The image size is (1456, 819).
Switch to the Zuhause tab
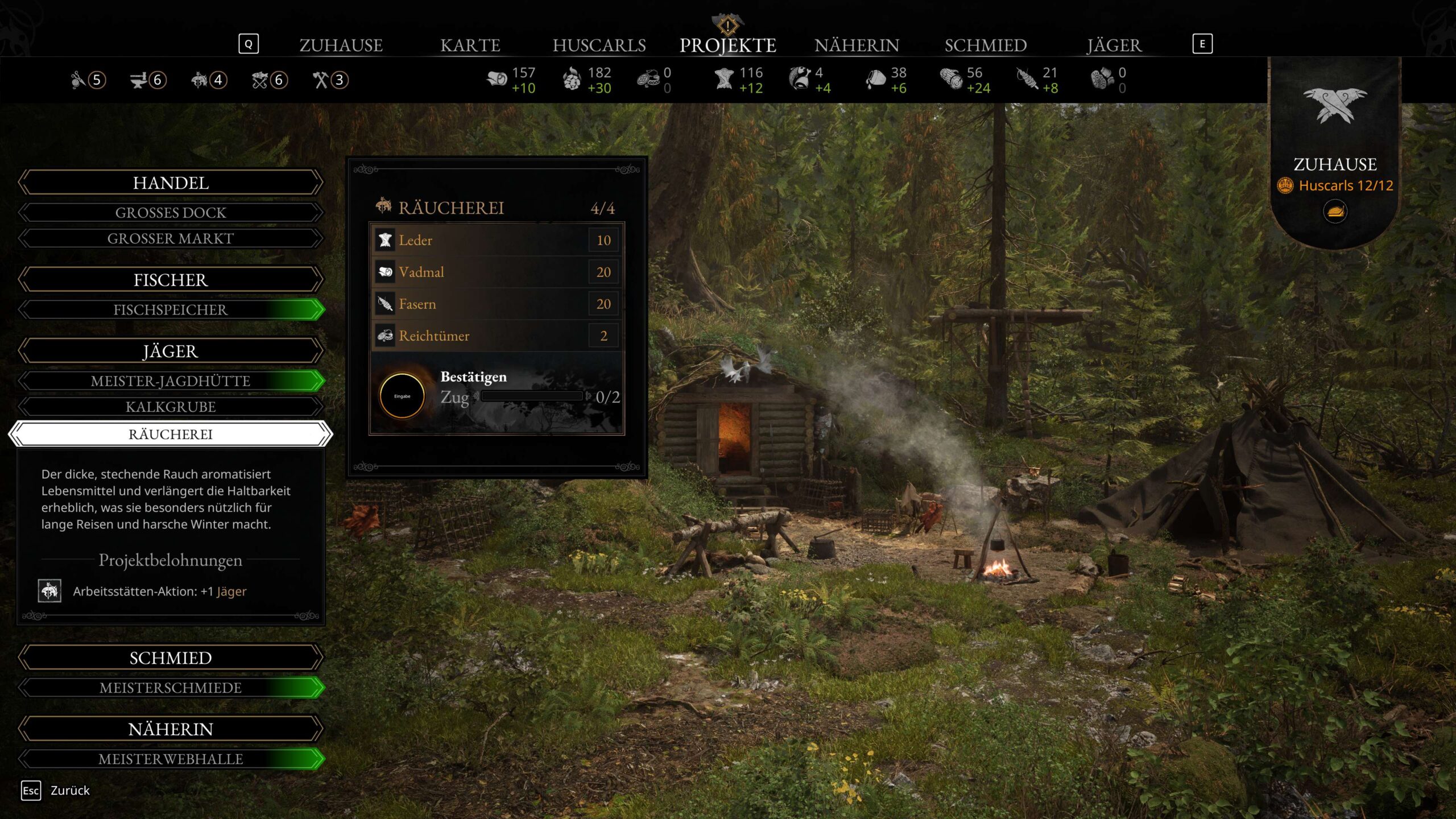(x=341, y=45)
